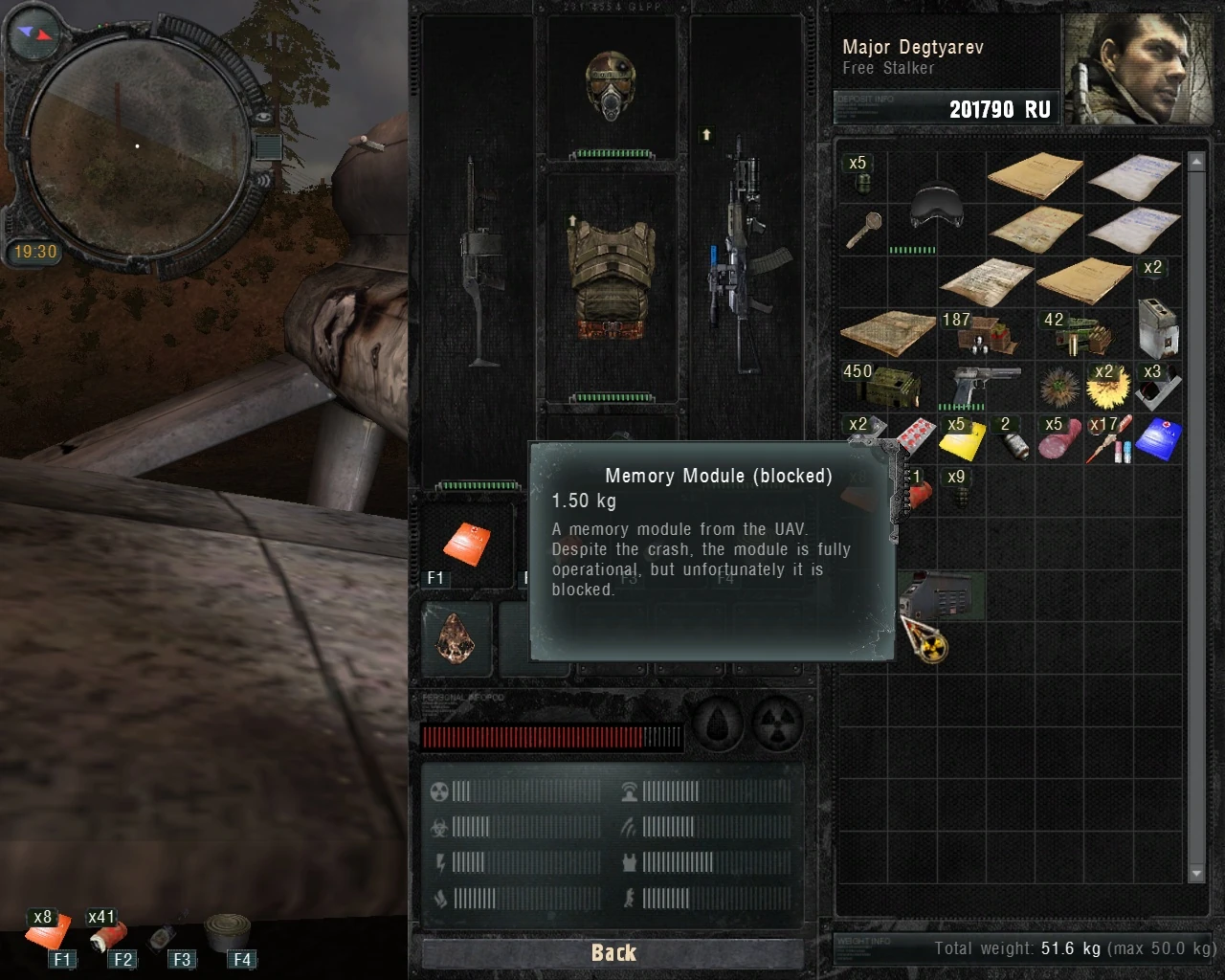The width and height of the screenshot is (1225, 980).
Task: Click the Memory Module device item
Action: (x=939, y=595)
